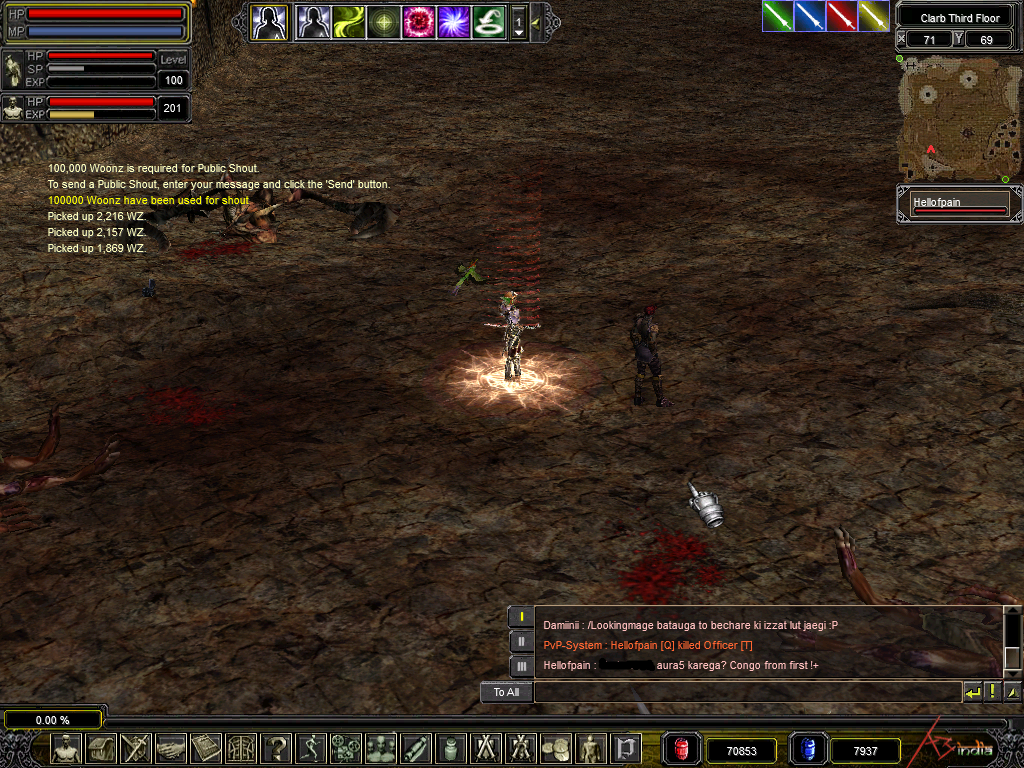1024x768 pixels.
Task: Cast the pink energy burst skill
Action: (x=418, y=22)
